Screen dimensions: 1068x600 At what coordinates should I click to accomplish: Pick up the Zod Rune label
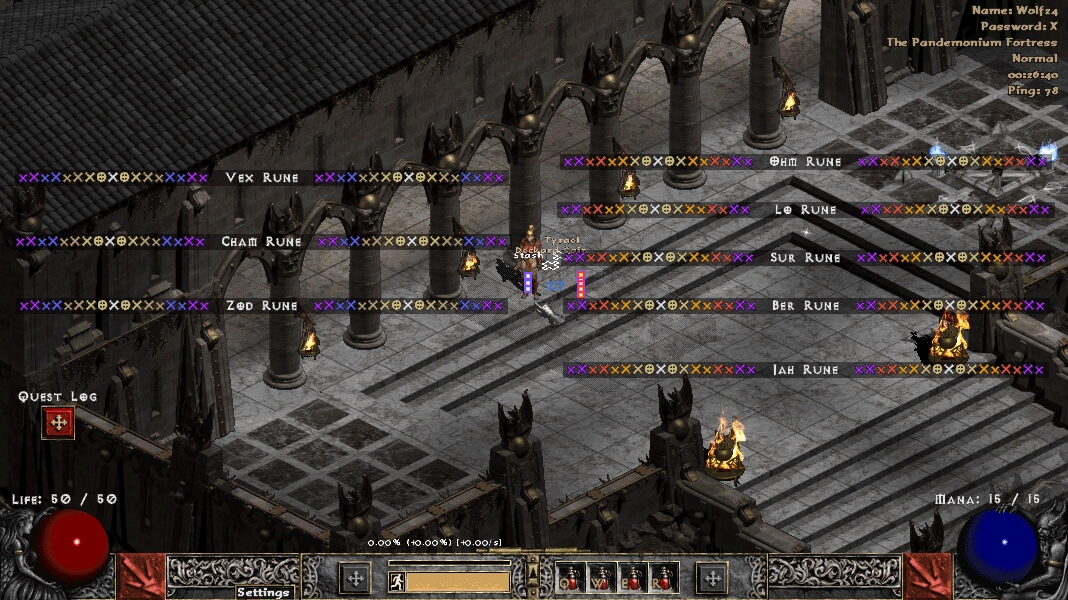tap(262, 306)
